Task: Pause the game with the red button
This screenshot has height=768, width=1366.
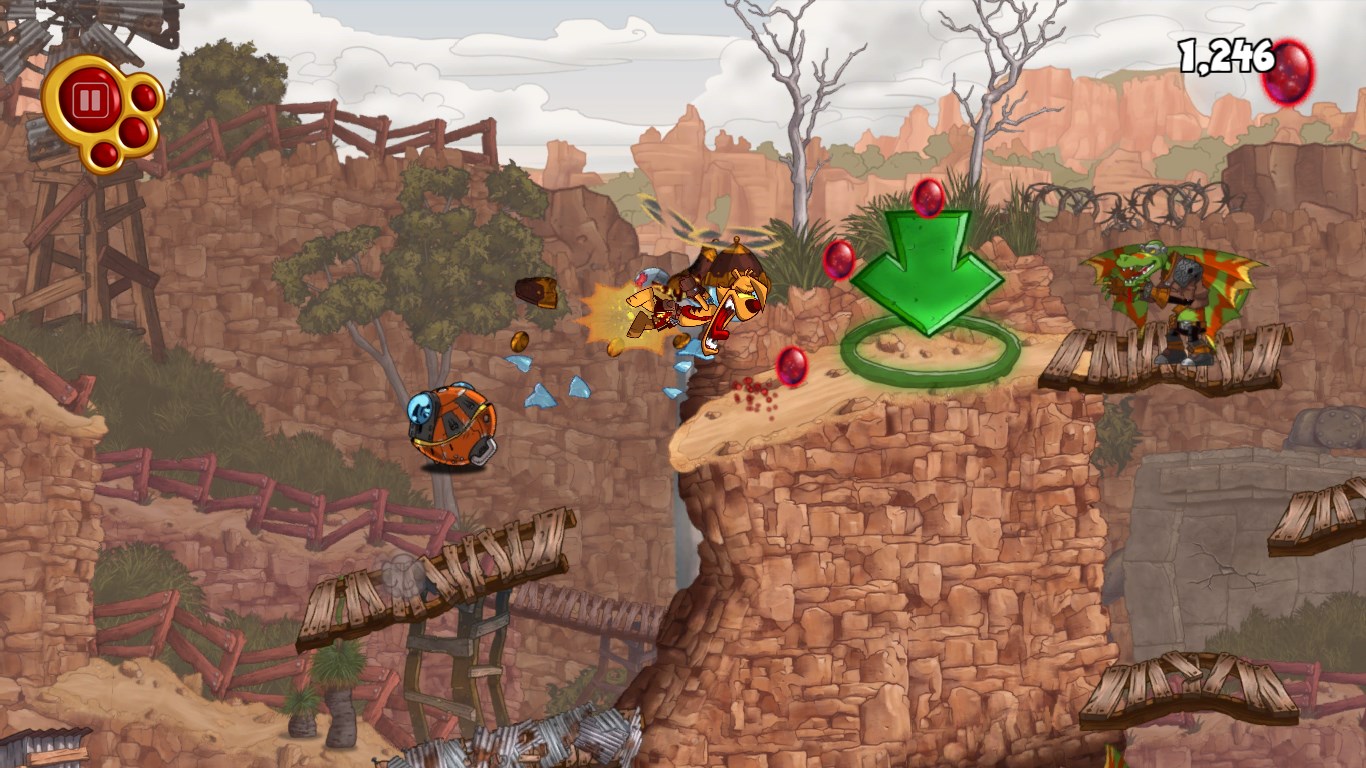Action: point(89,100)
